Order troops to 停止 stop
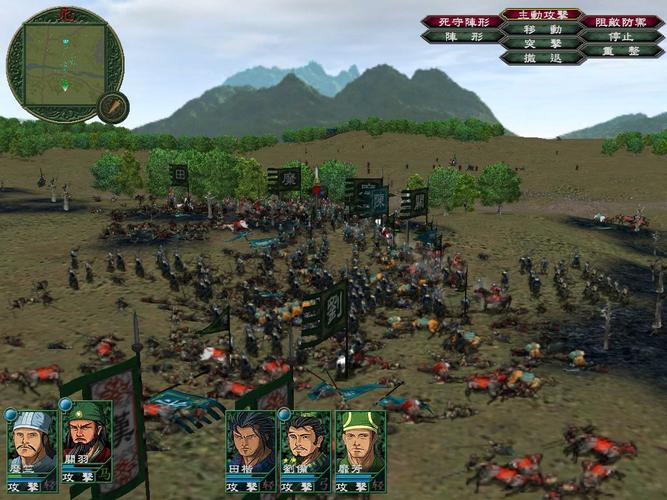 pyautogui.click(x=621, y=36)
